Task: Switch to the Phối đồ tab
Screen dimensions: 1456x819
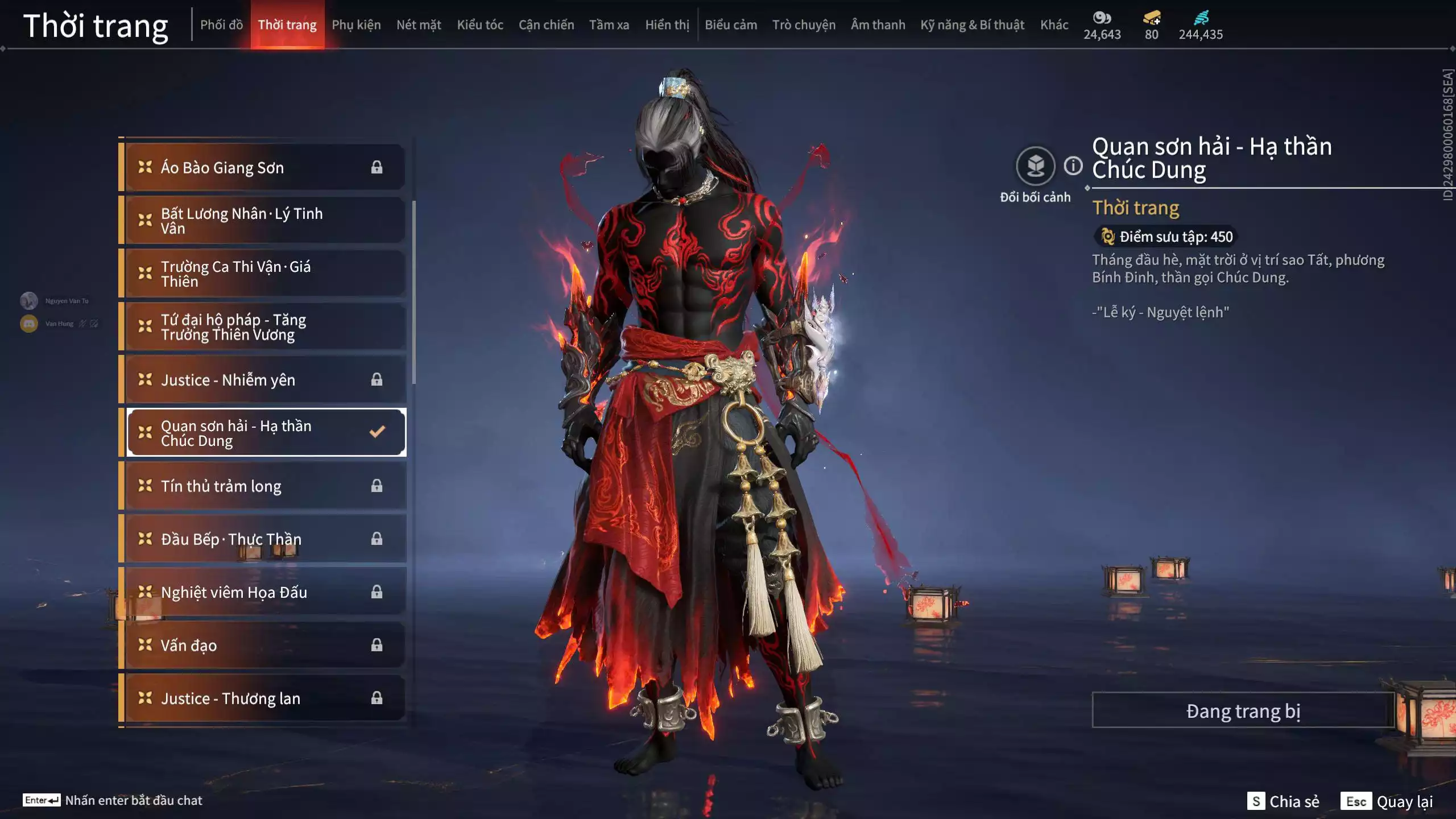Action: coord(221,25)
